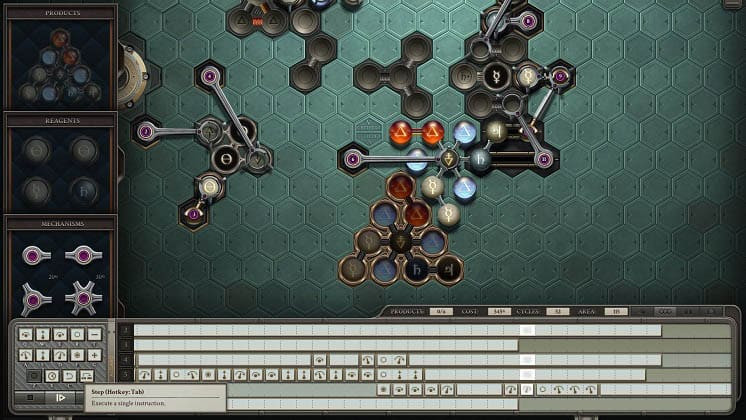Select the product molecule in the Products panel
Image resolution: width=746 pixels, height=420 pixels.
59,66
